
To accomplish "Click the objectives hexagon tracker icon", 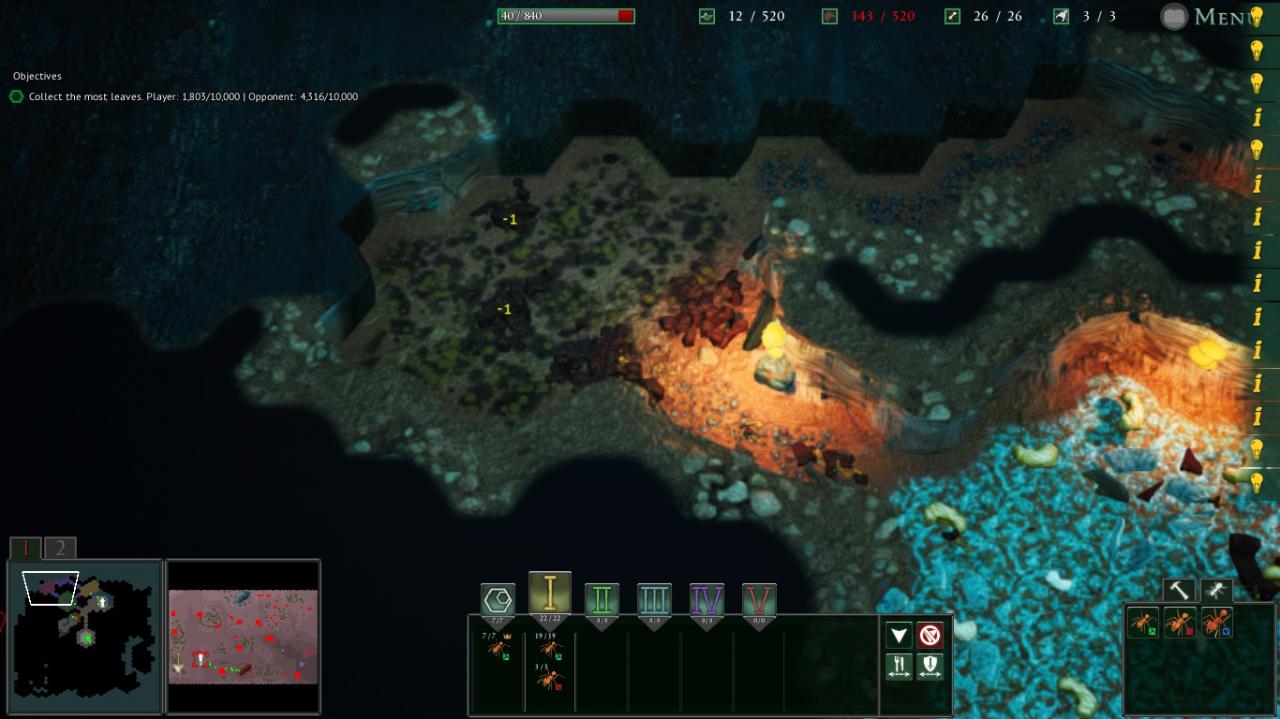I will pyautogui.click(x=17, y=97).
